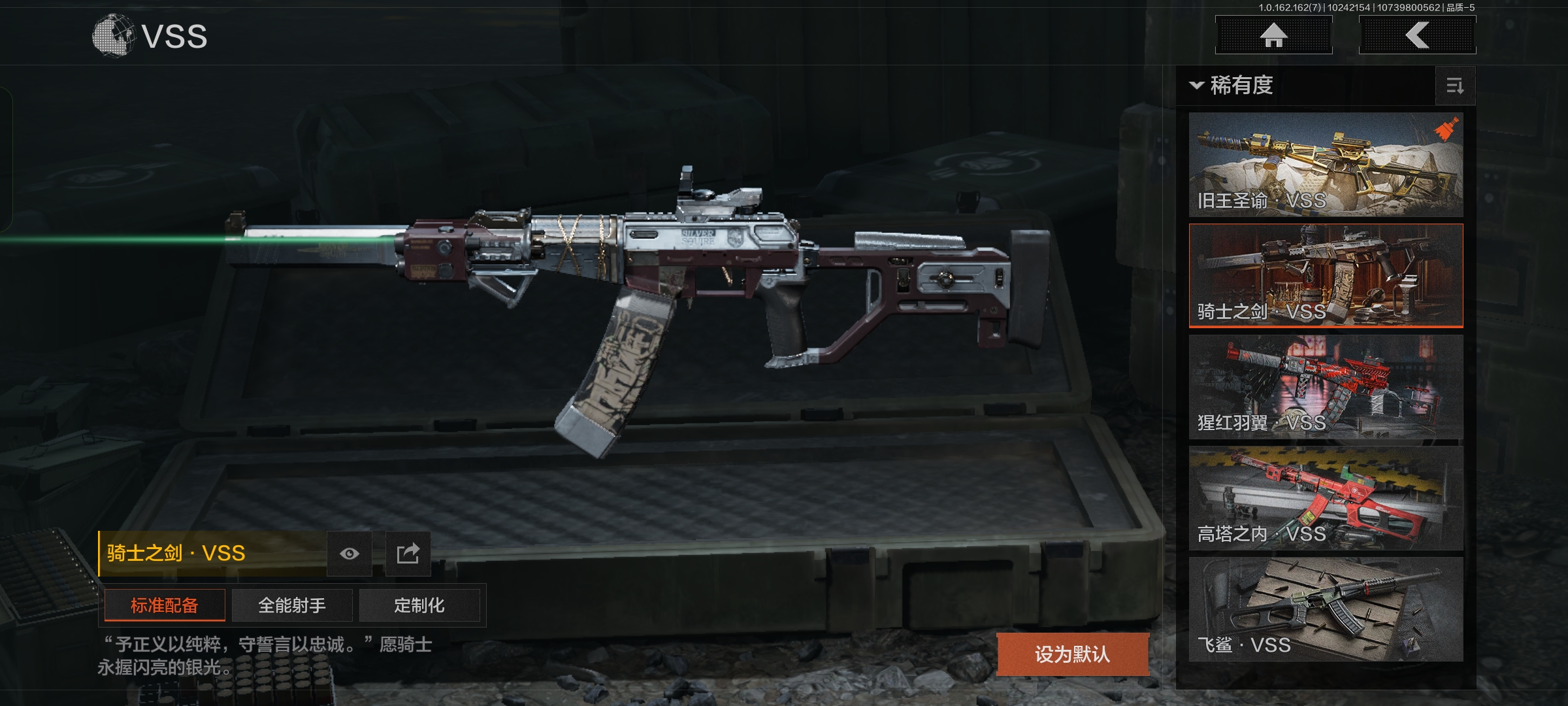Image resolution: width=1568 pixels, height=706 pixels.
Task: Share the weapon skin
Action: [x=408, y=554]
